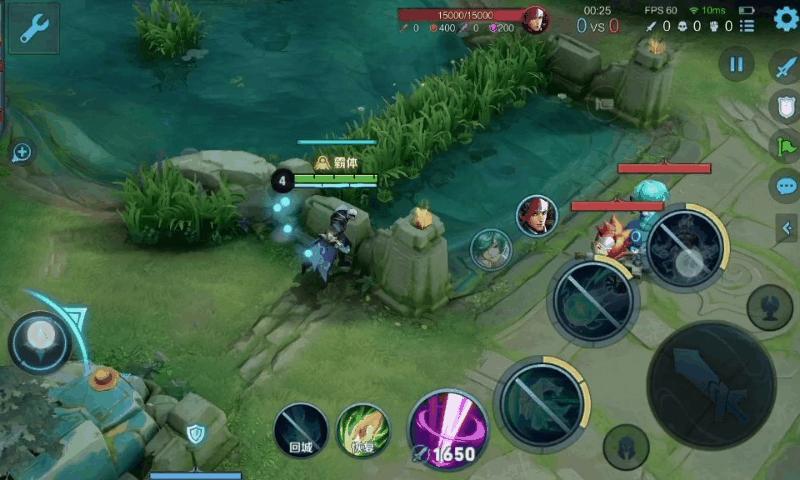
Task: Pause the match
Action: [736, 65]
